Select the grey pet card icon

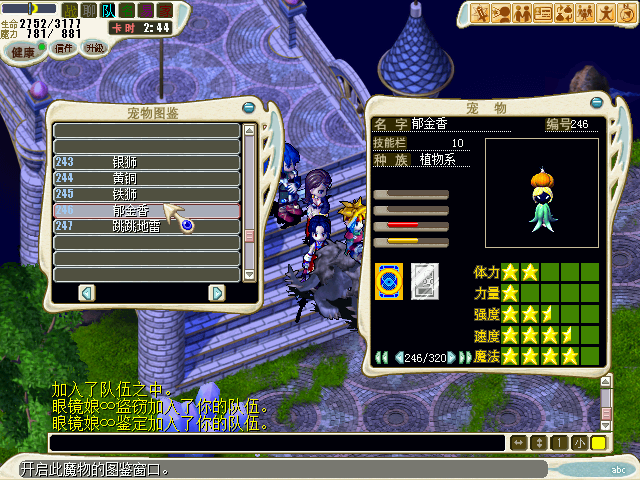click(425, 281)
